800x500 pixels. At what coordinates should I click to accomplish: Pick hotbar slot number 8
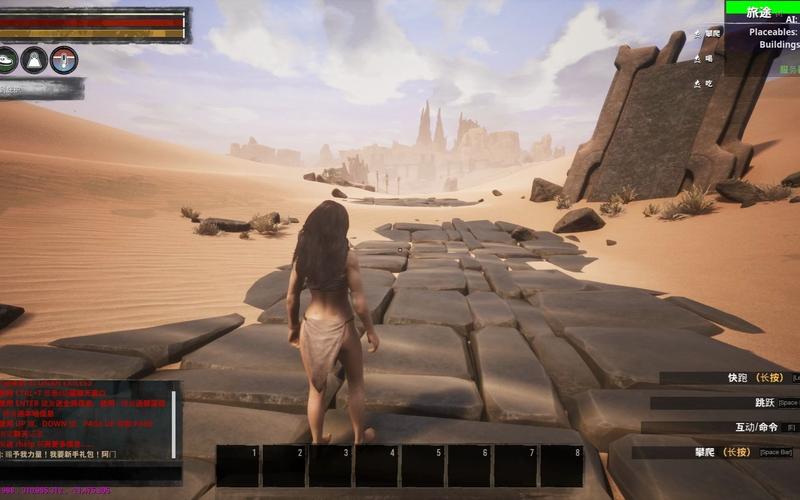pyautogui.click(x=561, y=466)
